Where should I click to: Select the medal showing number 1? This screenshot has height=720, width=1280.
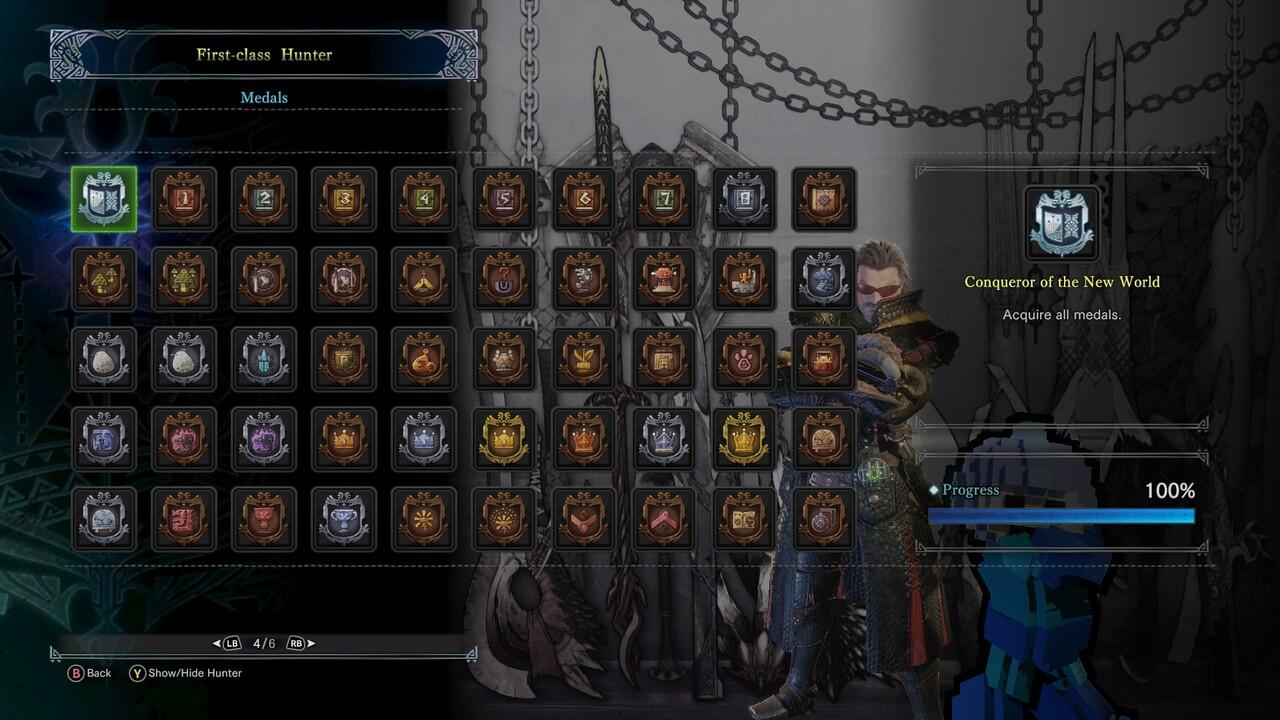click(184, 200)
